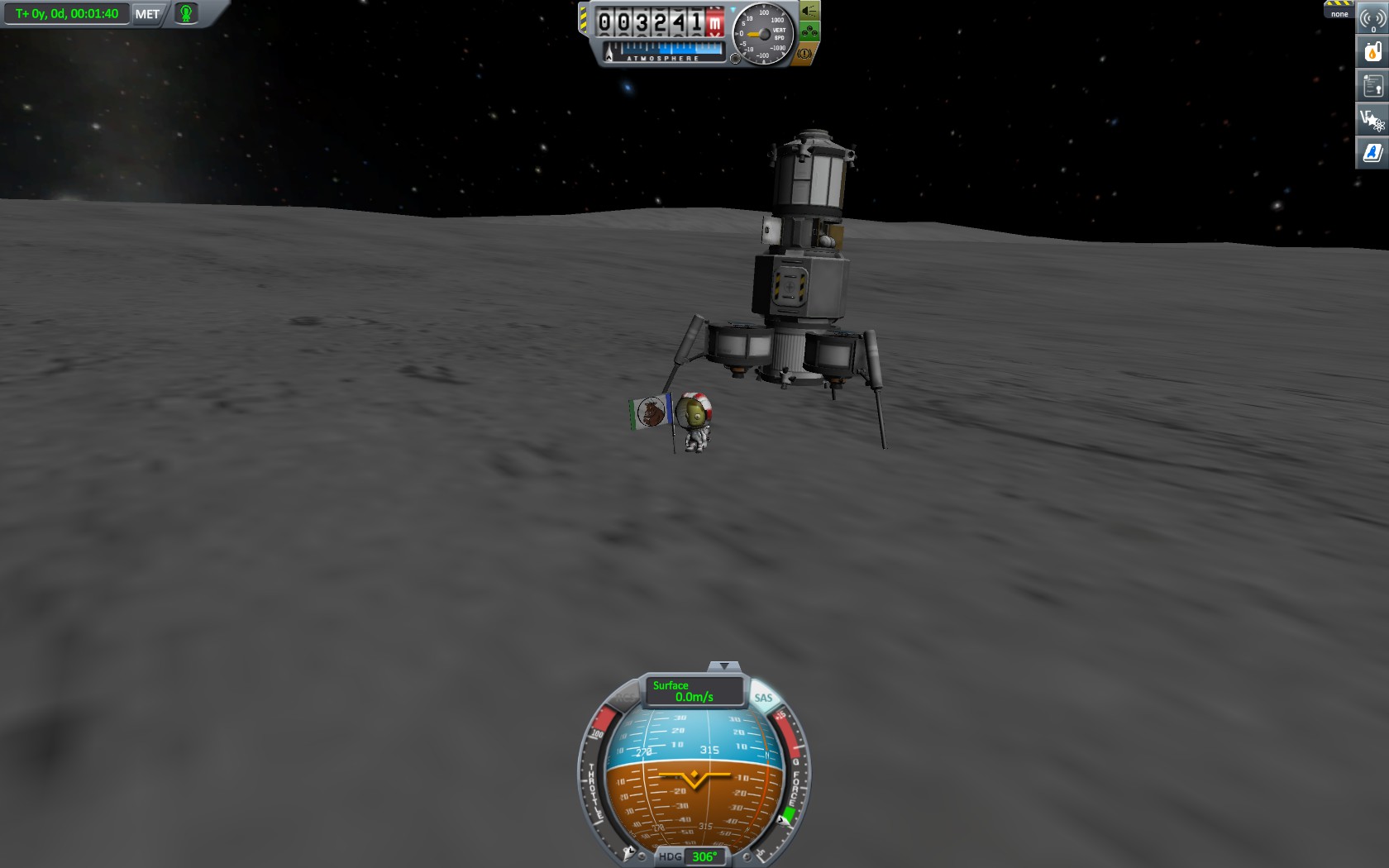Click the orange caution light beside the altimeter
Viewport: 1389px width, 868px height.
click(x=804, y=55)
